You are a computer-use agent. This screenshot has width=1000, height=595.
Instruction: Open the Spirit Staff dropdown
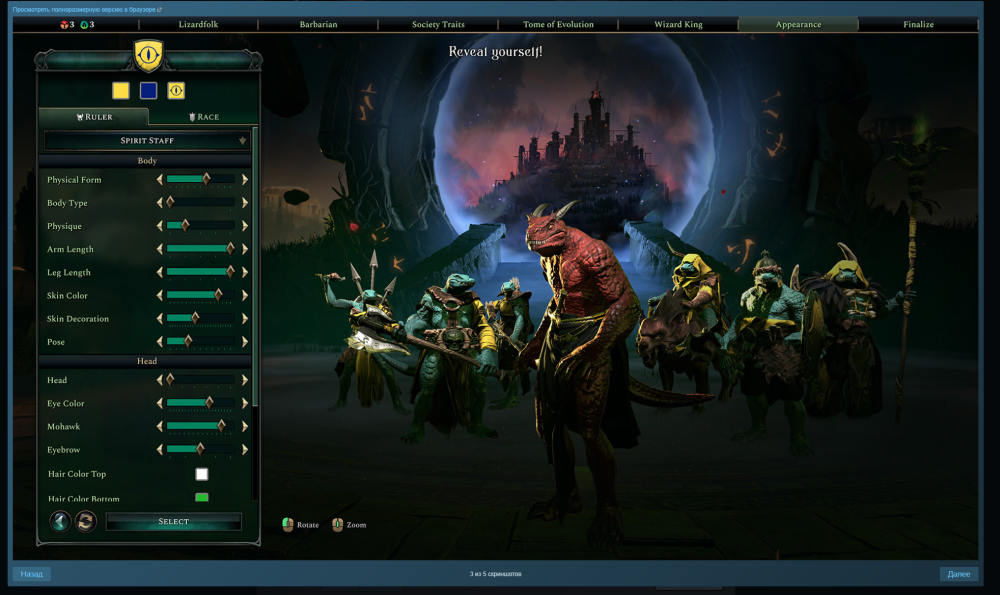click(147, 141)
